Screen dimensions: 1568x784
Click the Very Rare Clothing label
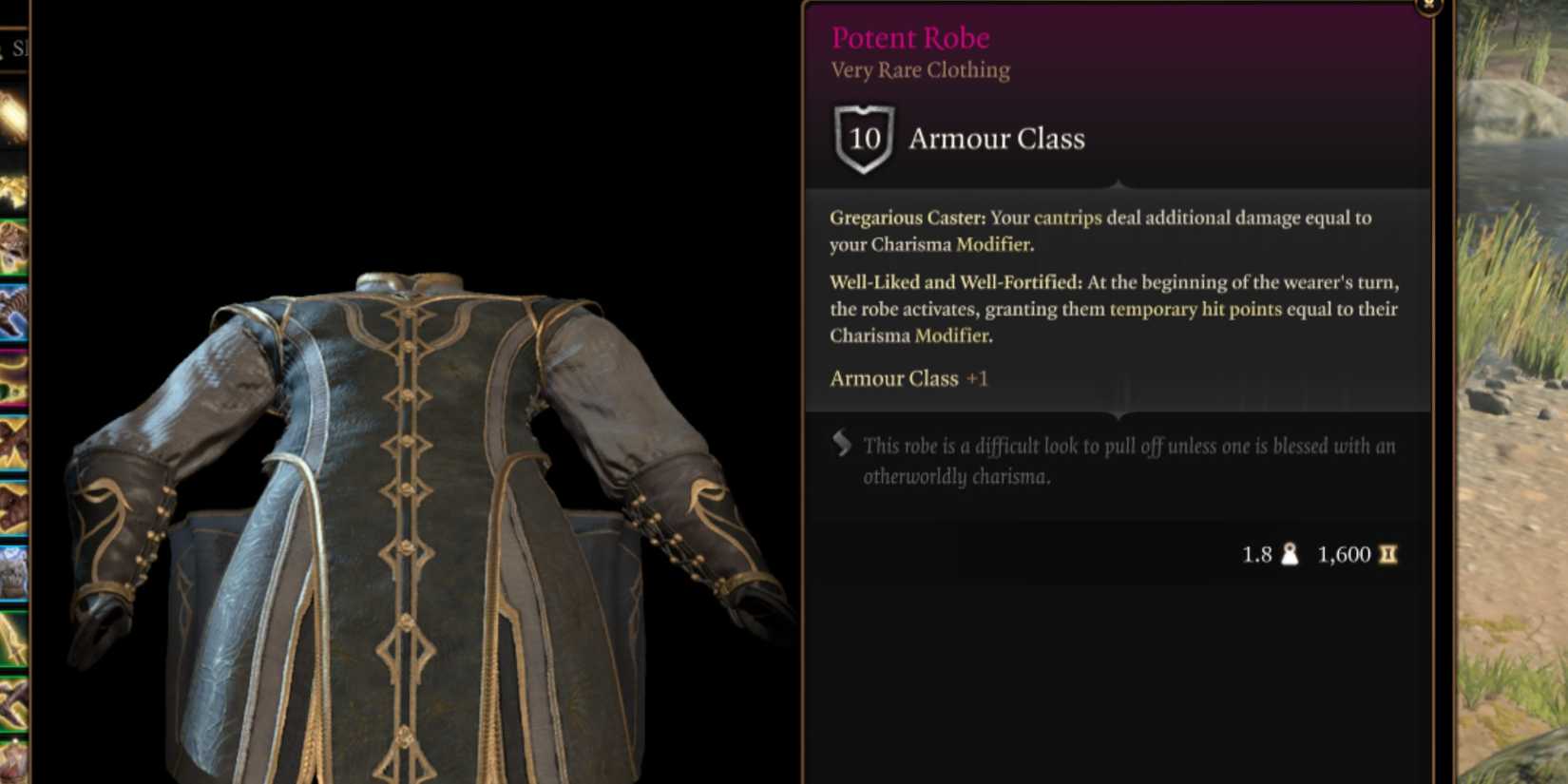tap(919, 69)
